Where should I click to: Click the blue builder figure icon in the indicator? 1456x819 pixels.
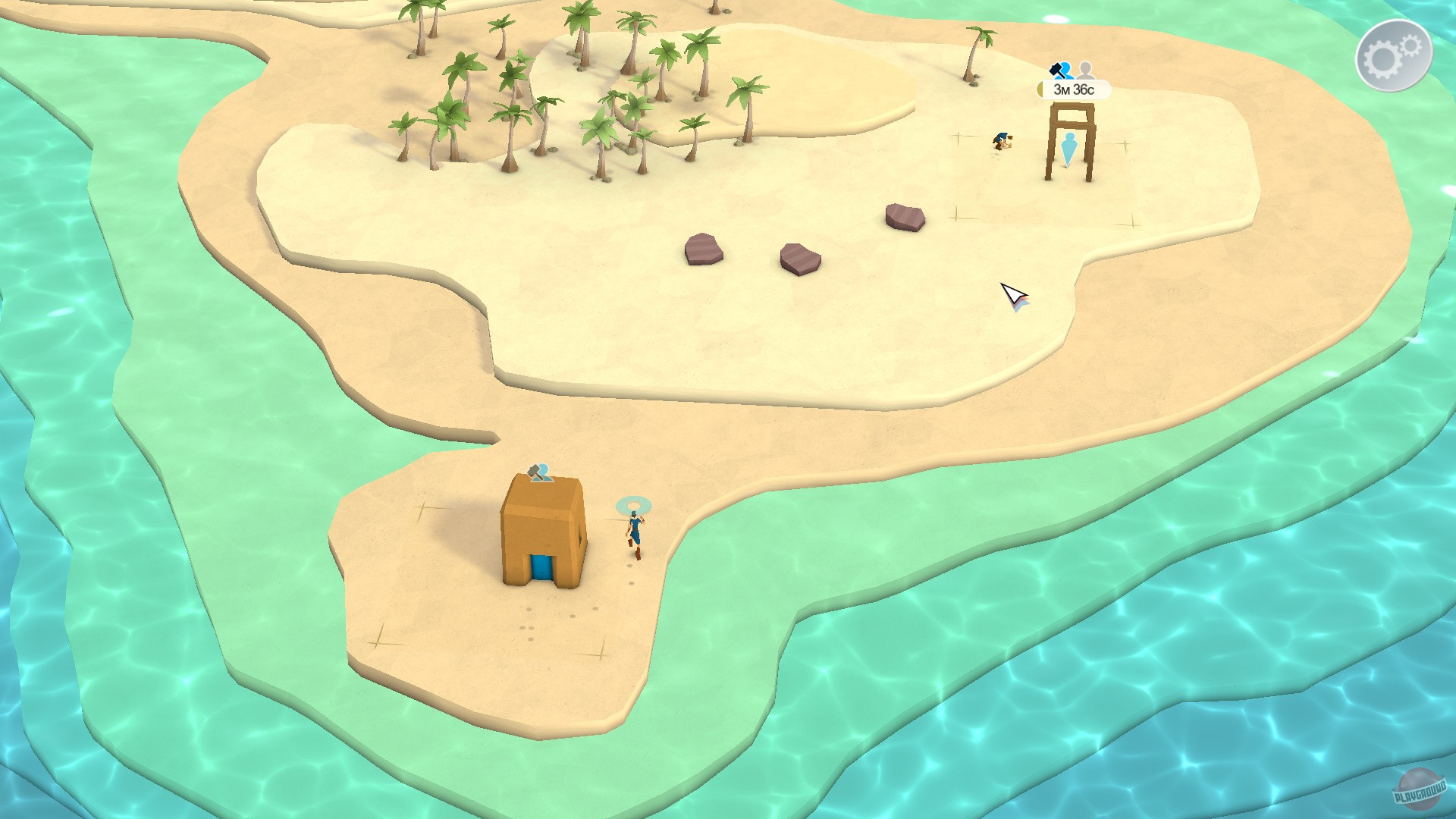[x=1066, y=71]
